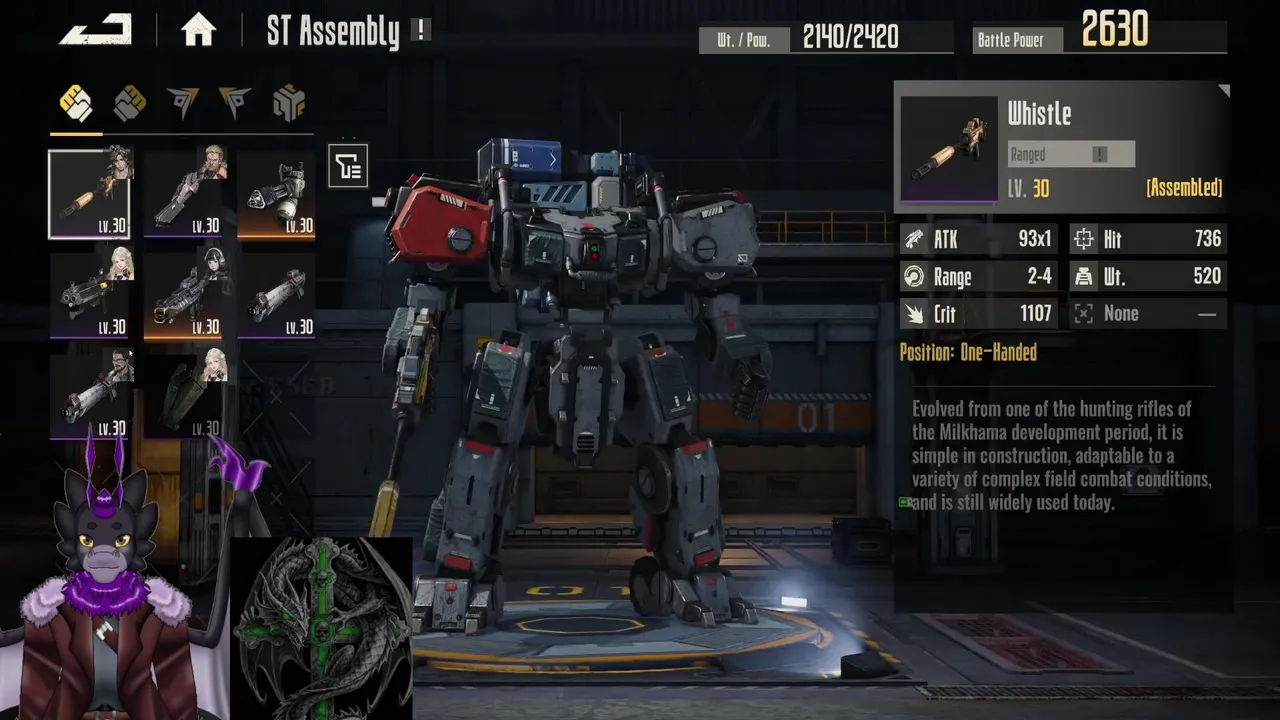Choose the weapon with blond bearded pilot
The height and width of the screenshot is (720, 1280).
184,194
